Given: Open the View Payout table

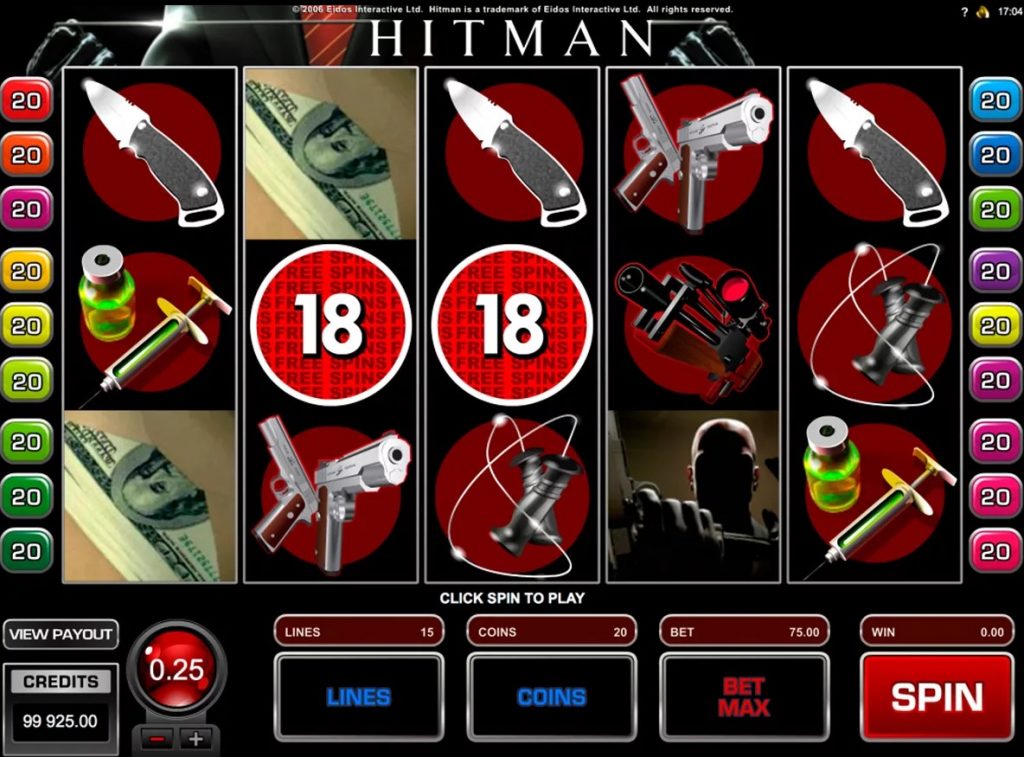Looking at the screenshot, I should [x=60, y=635].
